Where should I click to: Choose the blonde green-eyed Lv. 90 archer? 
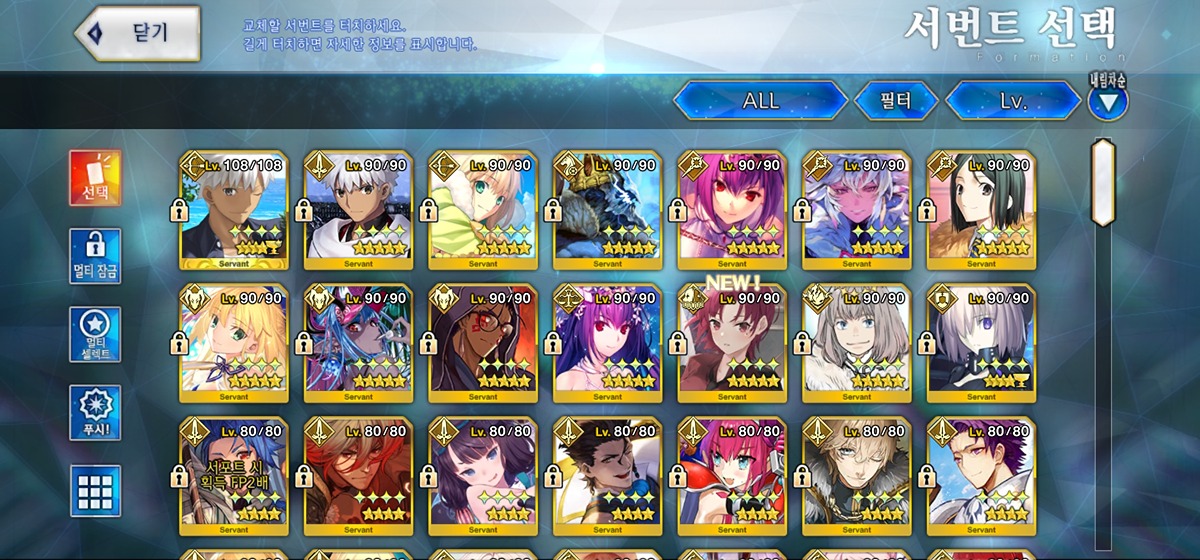tap(482, 210)
